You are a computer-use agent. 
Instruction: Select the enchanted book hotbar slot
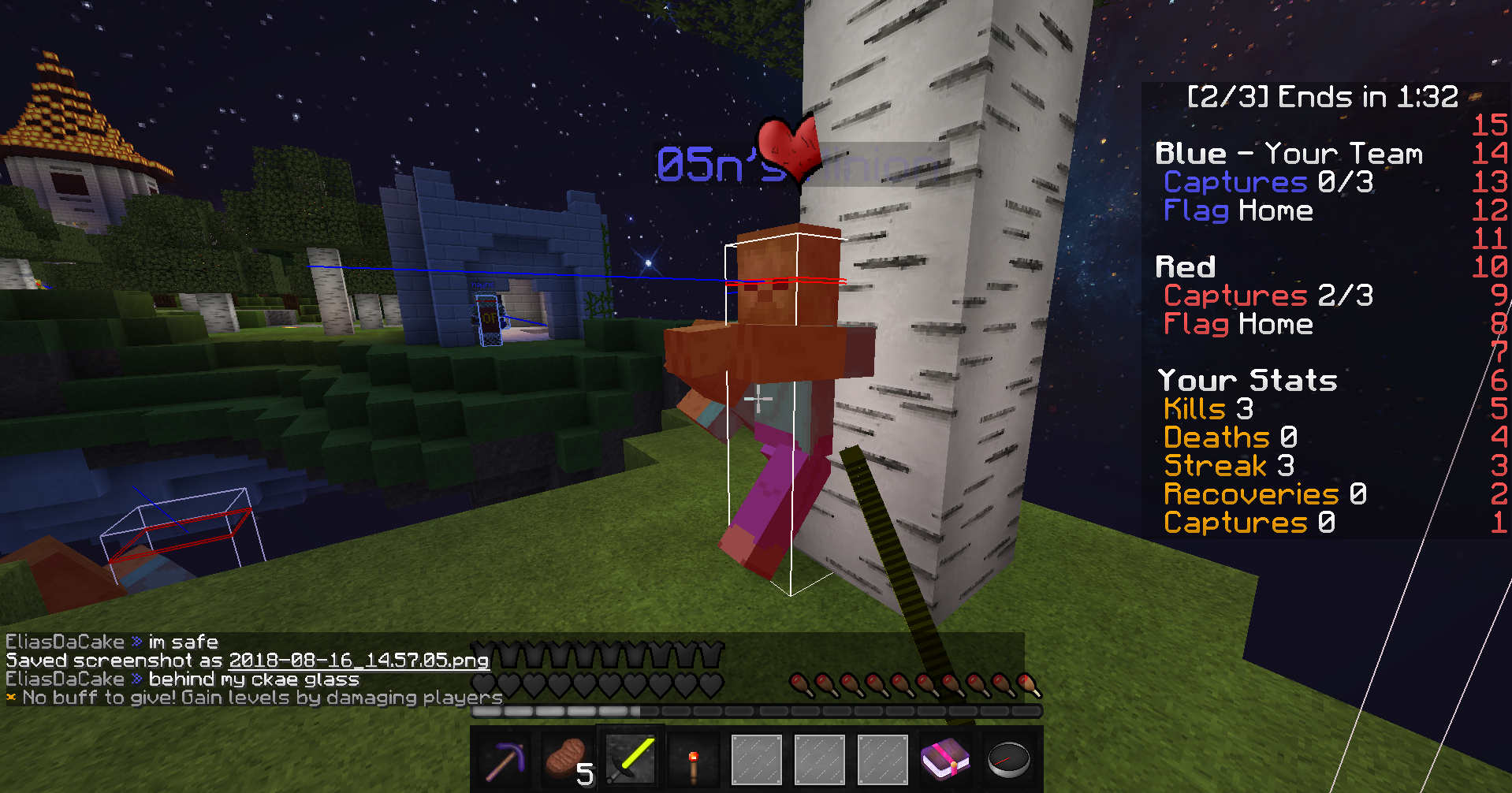point(944,760)
